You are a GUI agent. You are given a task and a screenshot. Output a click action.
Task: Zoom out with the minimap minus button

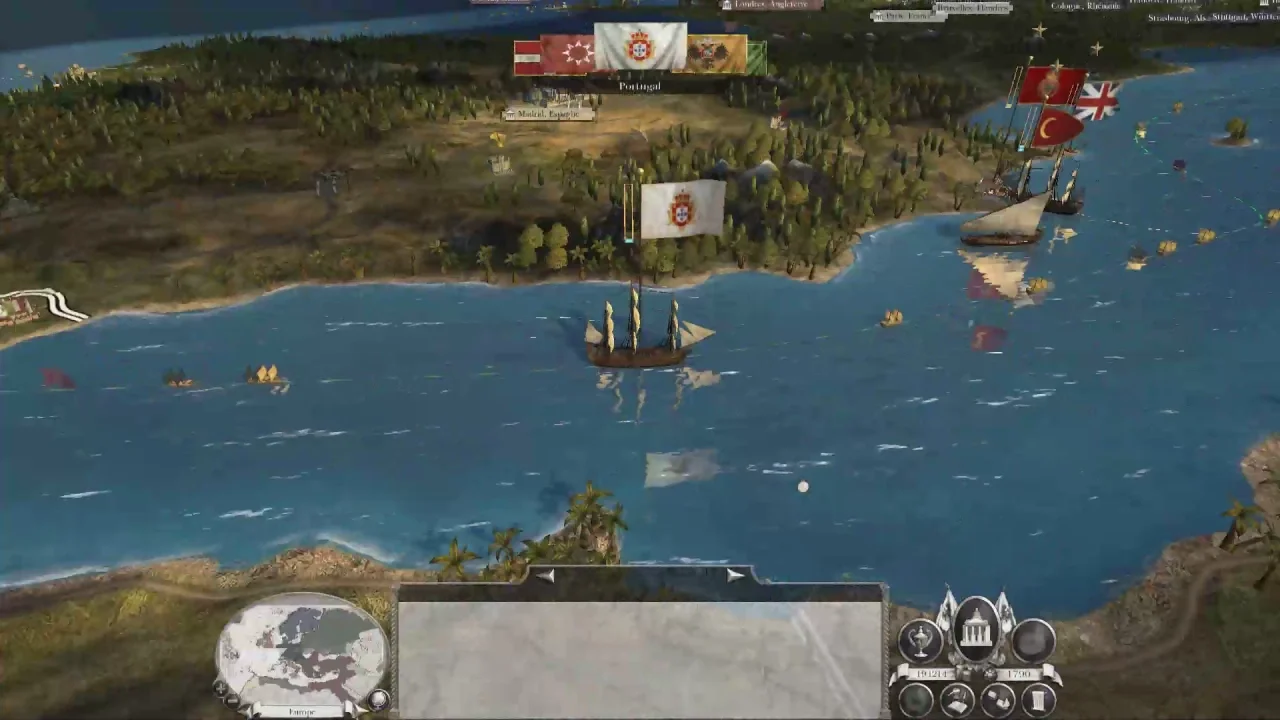(234, 701)
